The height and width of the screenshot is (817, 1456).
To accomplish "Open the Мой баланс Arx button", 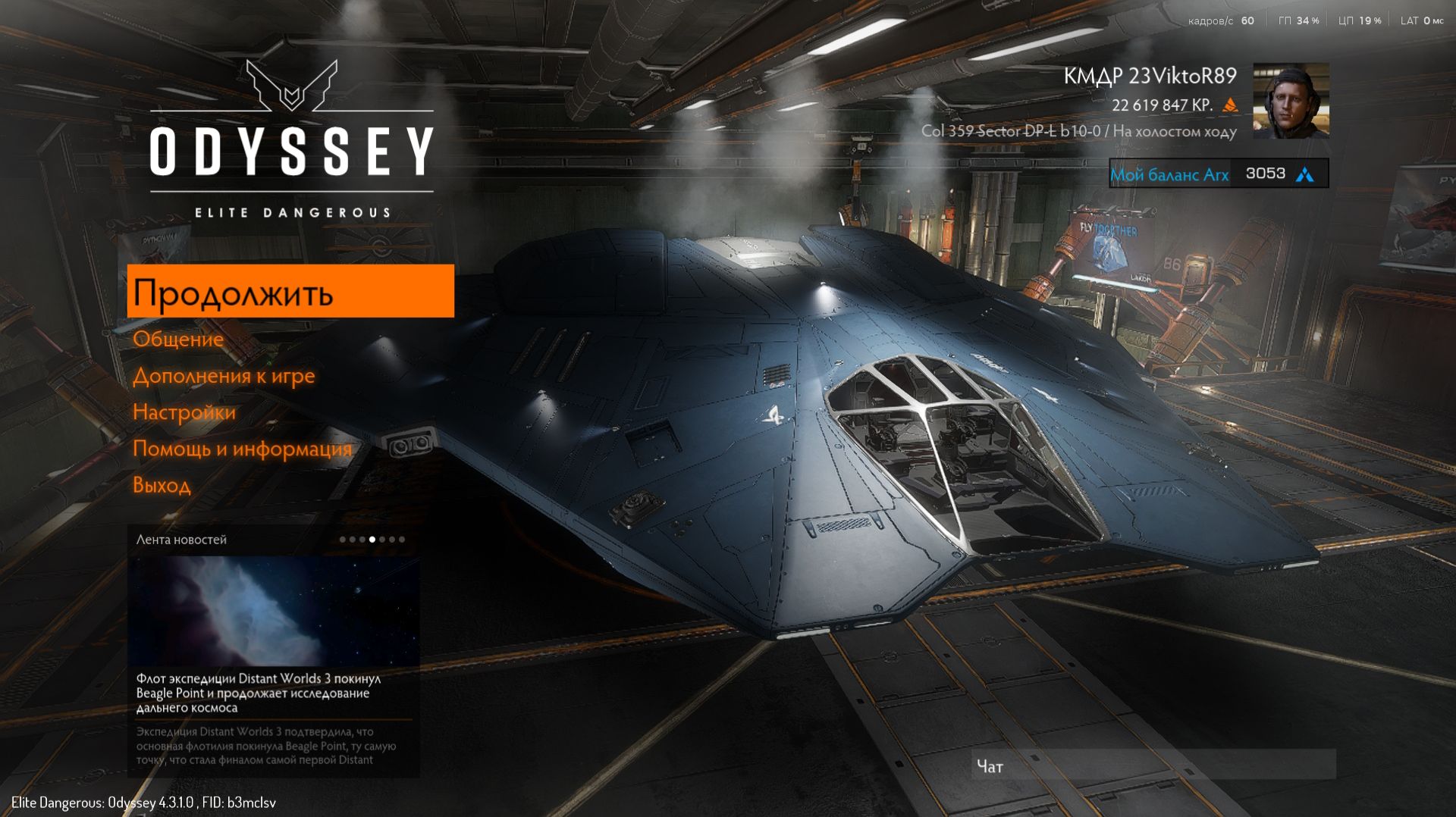I will pyautogui.click(x=1218, y=174).
